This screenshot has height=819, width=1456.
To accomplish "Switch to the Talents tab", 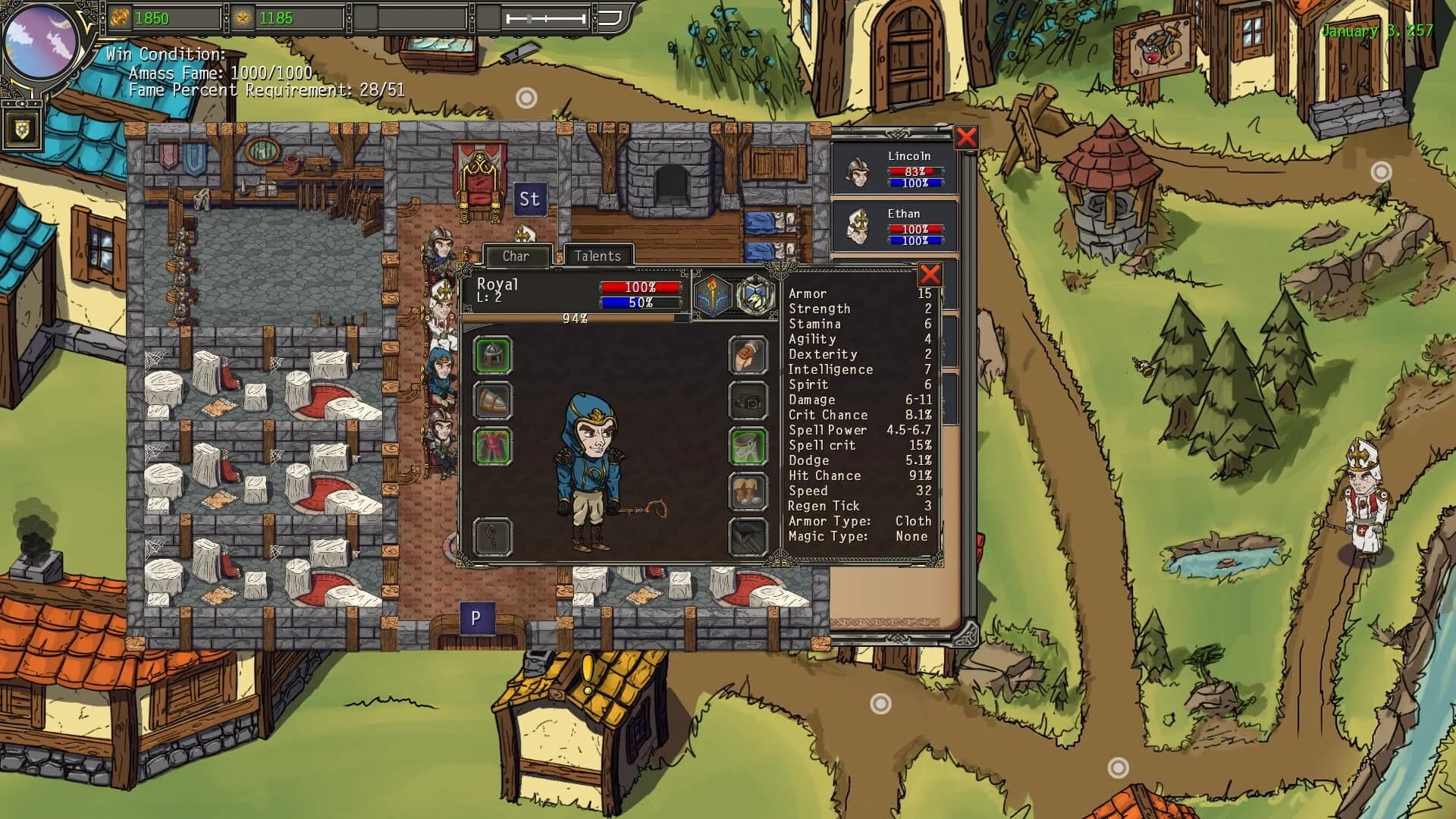I will [598, 256].
